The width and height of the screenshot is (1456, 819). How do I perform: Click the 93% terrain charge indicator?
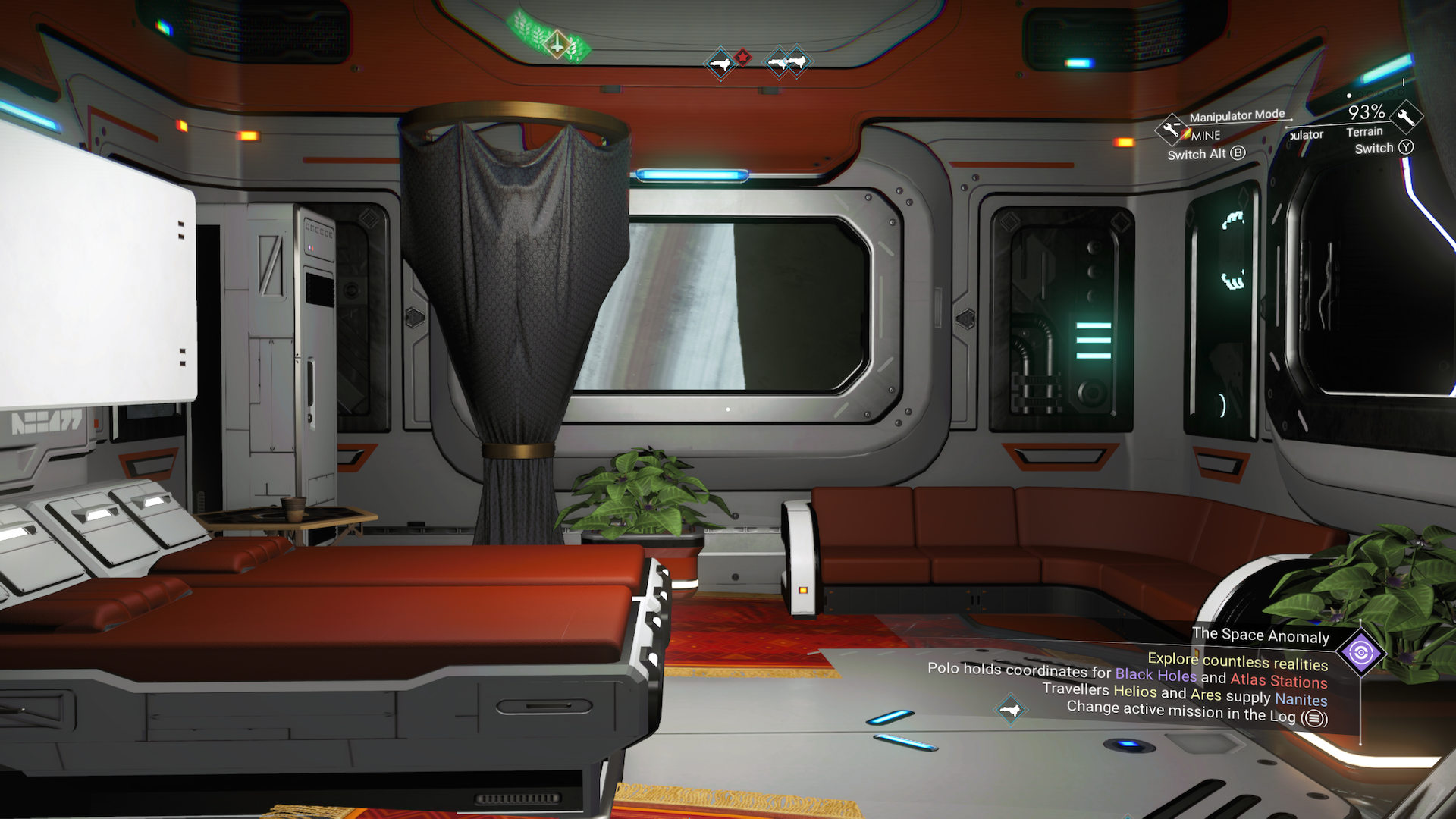coord(1366,112)
